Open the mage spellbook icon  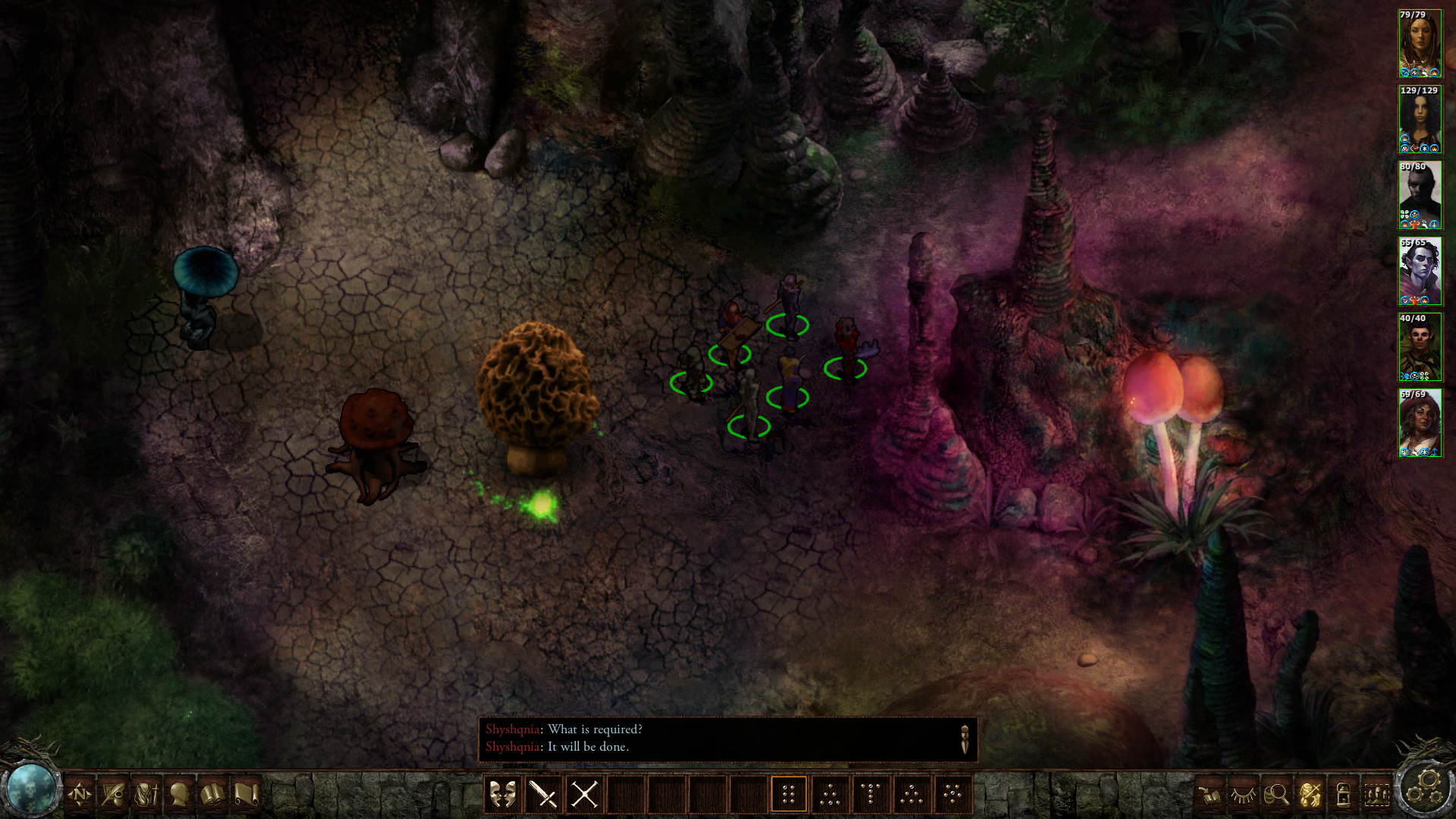pyautogui.click(x=213, y=795)
